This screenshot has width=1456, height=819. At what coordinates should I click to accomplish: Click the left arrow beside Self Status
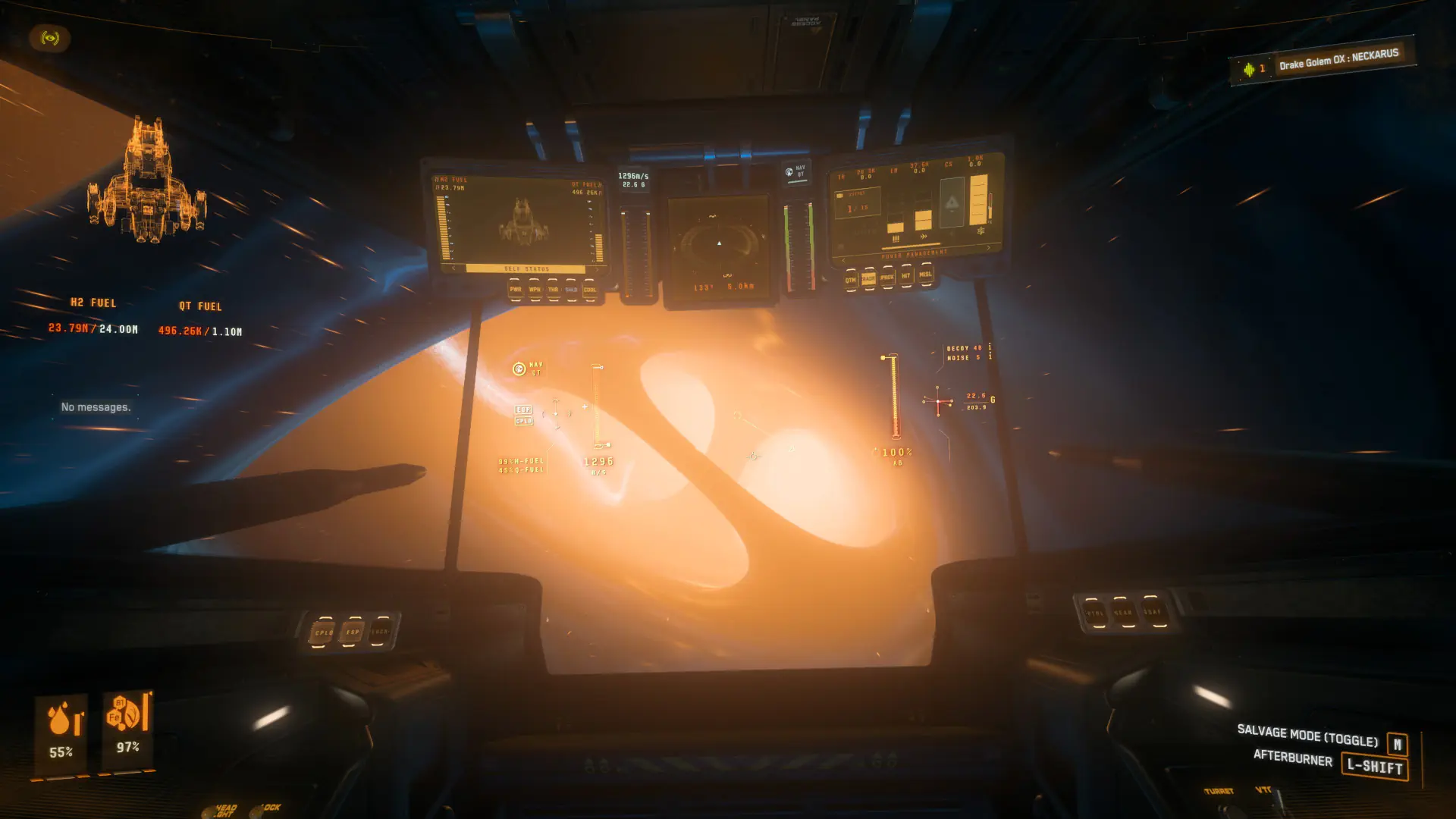453,268
